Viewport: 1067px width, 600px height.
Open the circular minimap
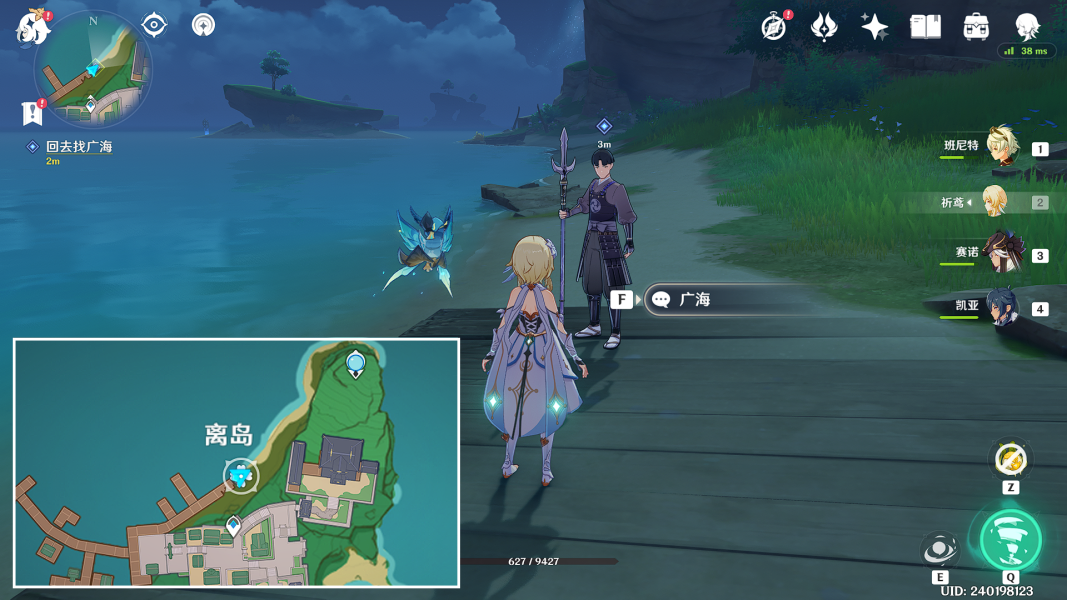tap(93, 68)
